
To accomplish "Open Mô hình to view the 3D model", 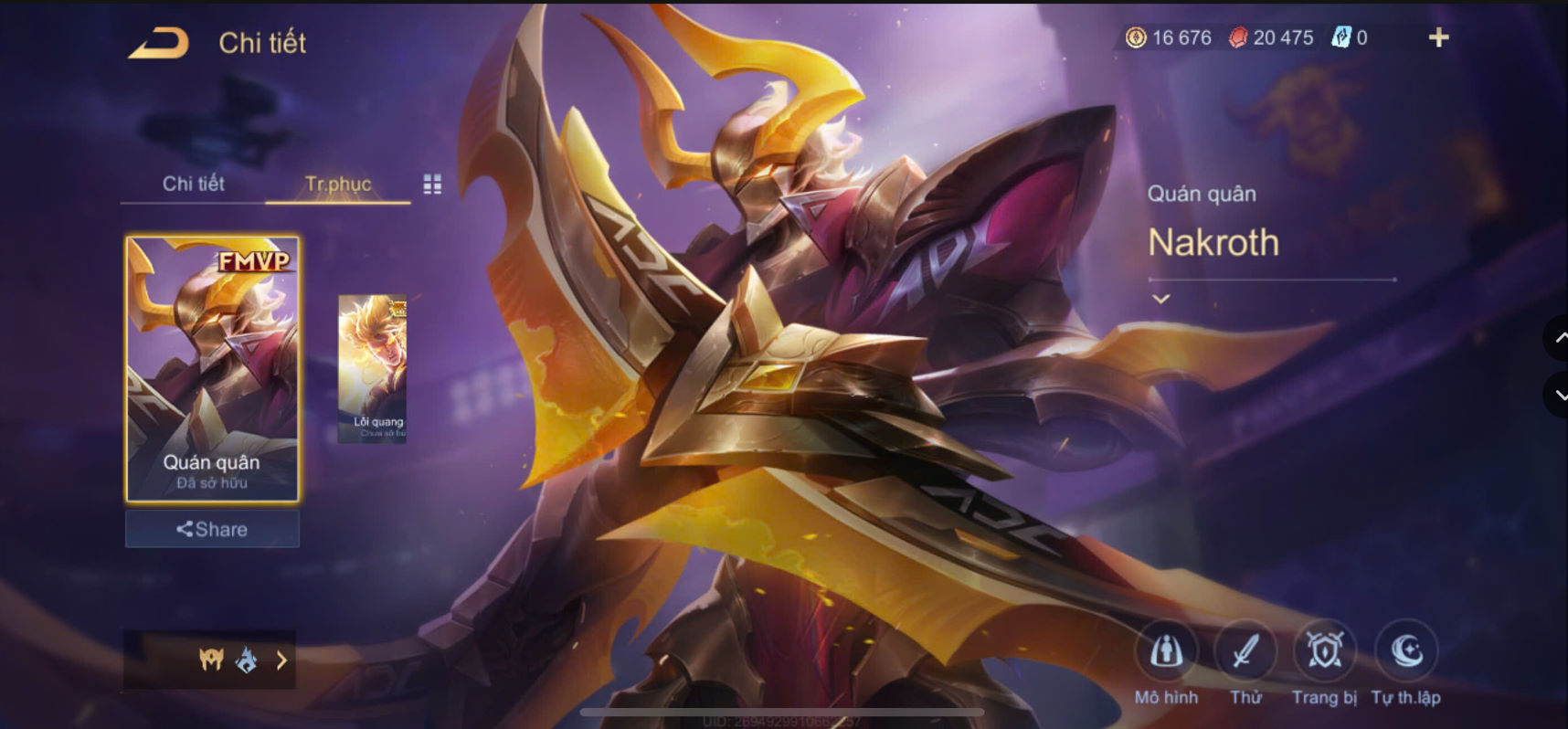I will click(x=1168, y=650).
